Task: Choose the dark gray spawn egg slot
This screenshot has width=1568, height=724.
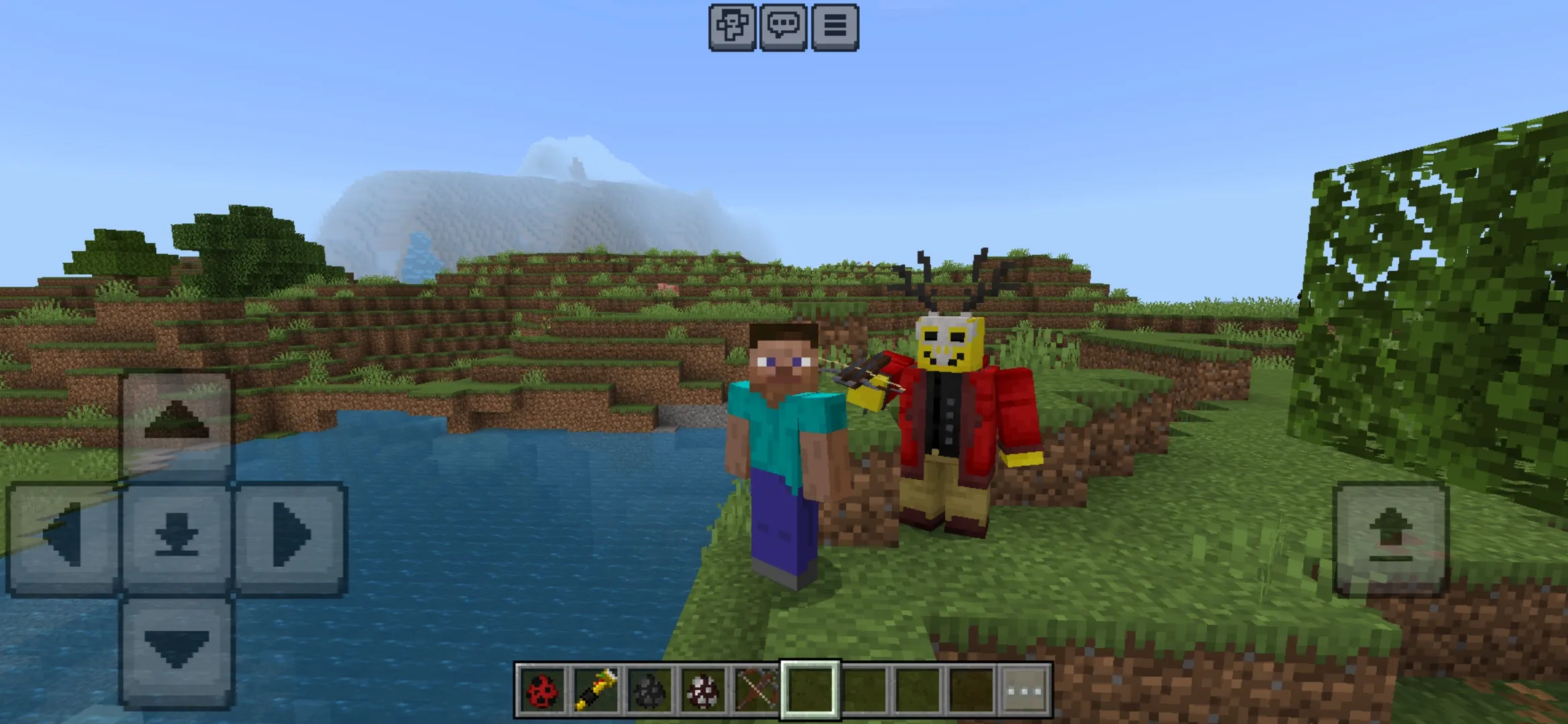Action: pyautogui.click(x=649, y=689)
